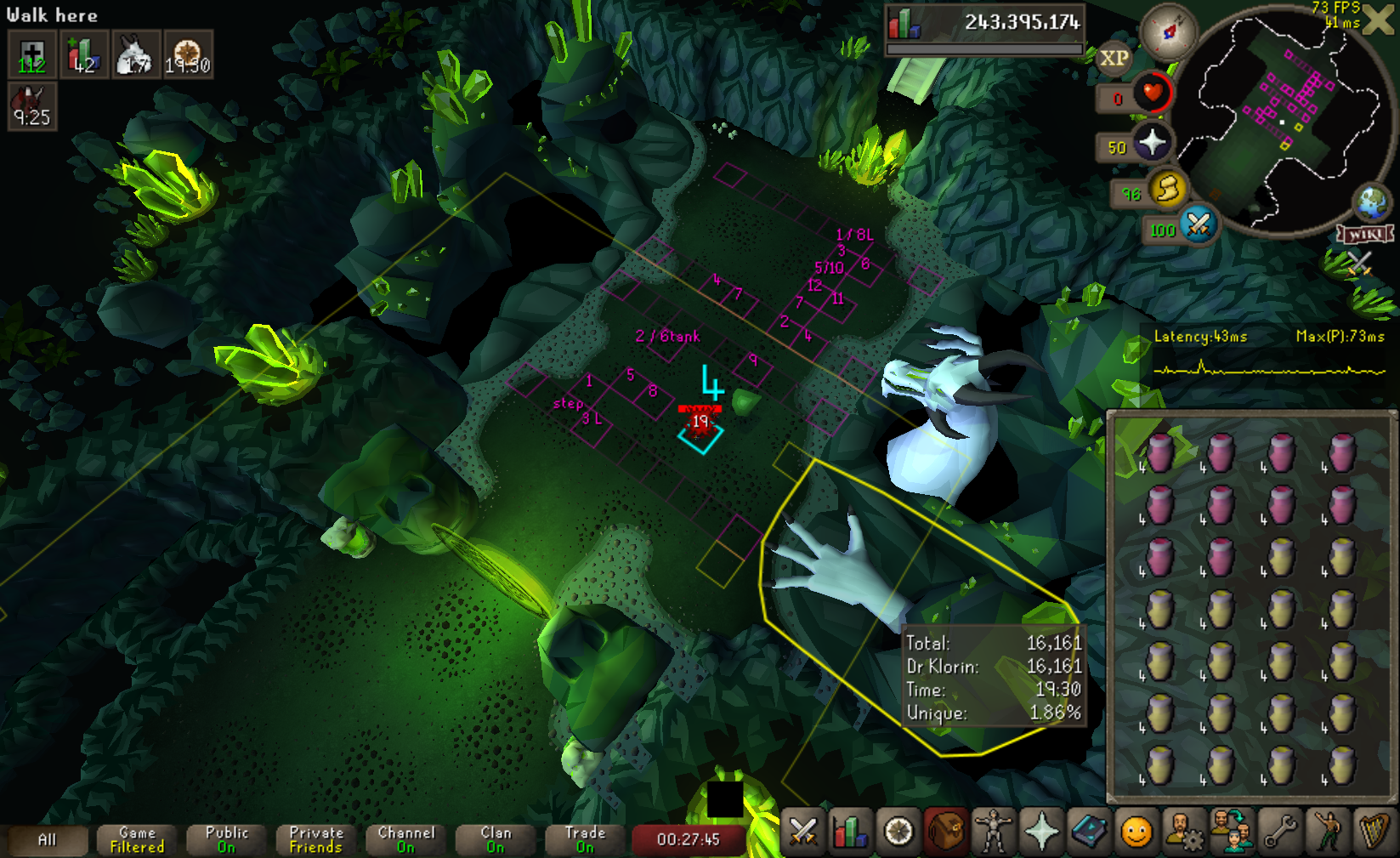Screen dimensions: 1400x858
Task: Open the world map globe
Action: coord(1372,202)
